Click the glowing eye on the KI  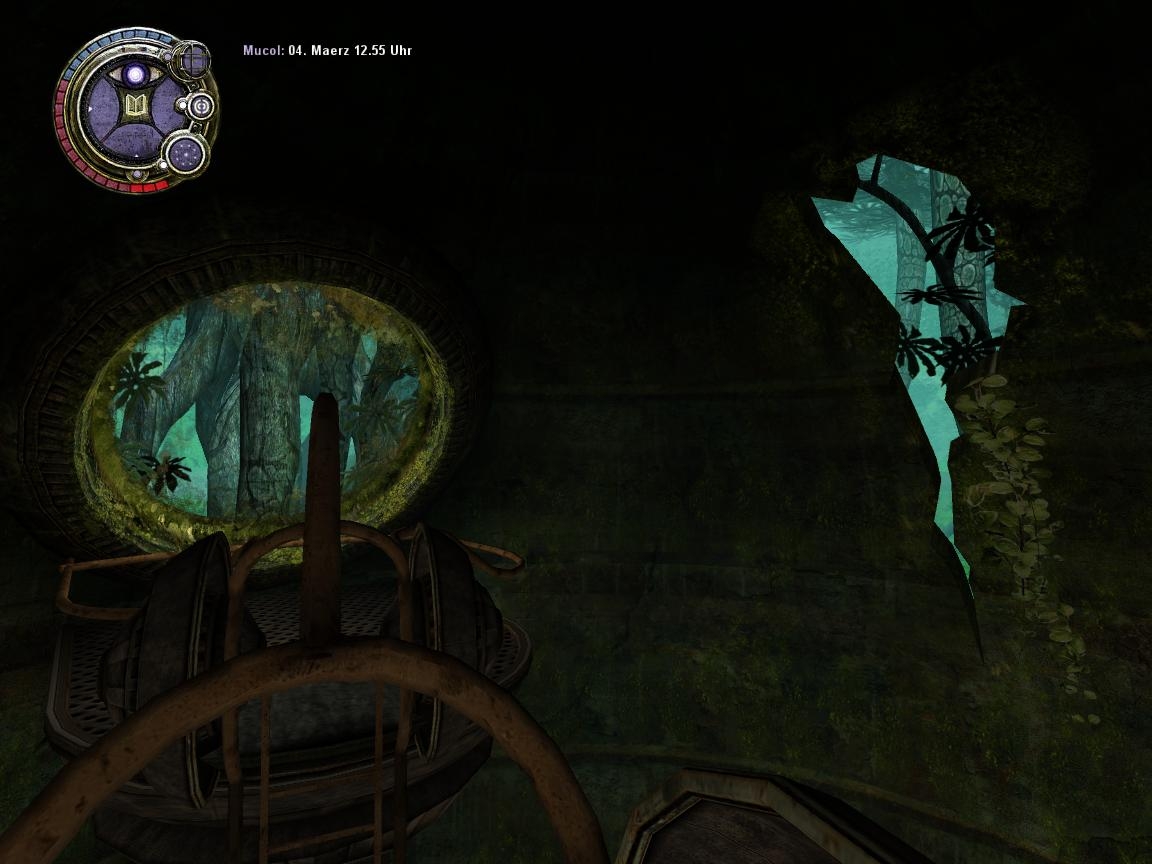[134, 74]
